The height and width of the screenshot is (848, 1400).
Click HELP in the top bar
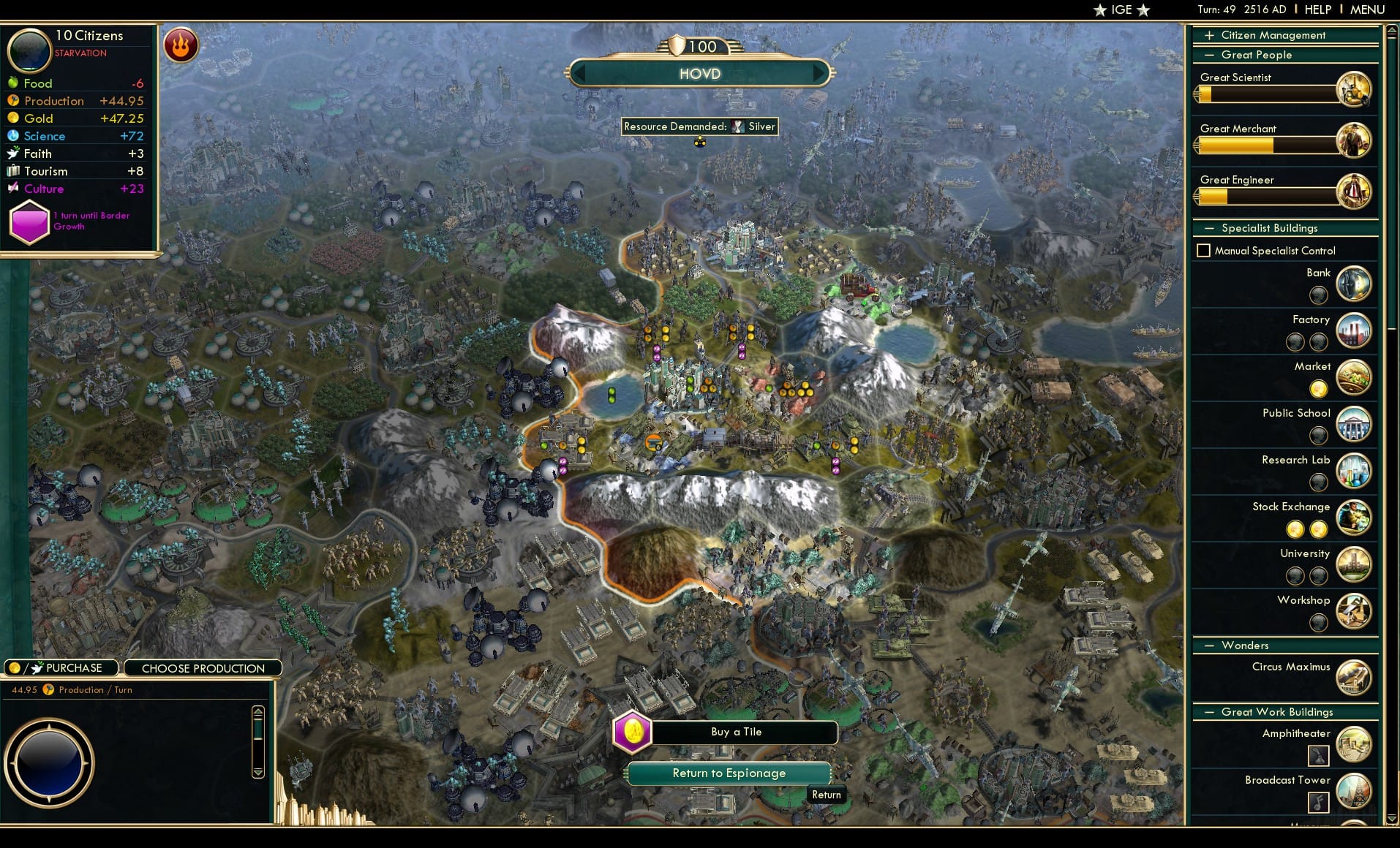pyautogui.click(x=1317, y=10)
